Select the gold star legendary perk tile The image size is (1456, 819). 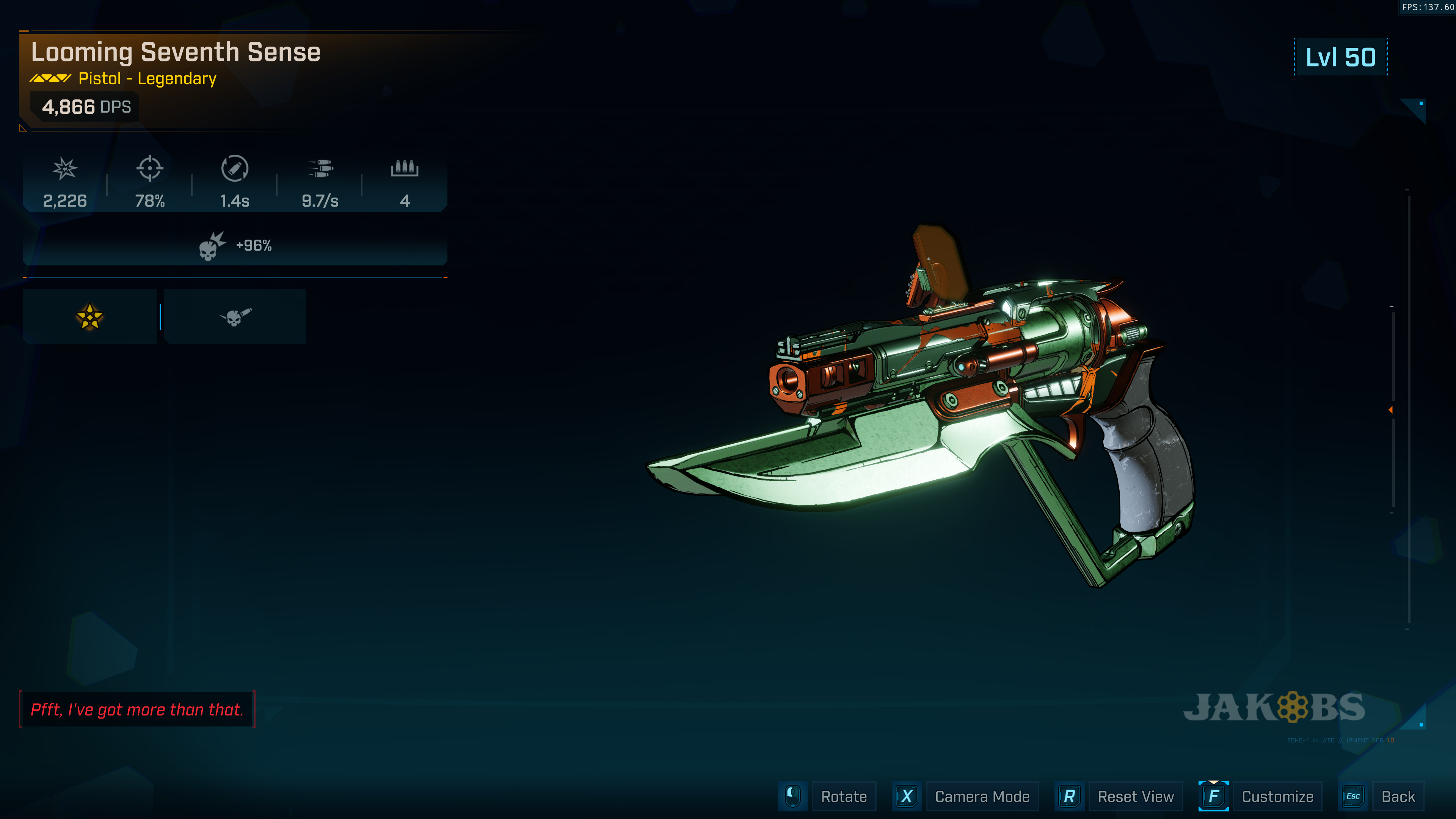click(89, 317)
